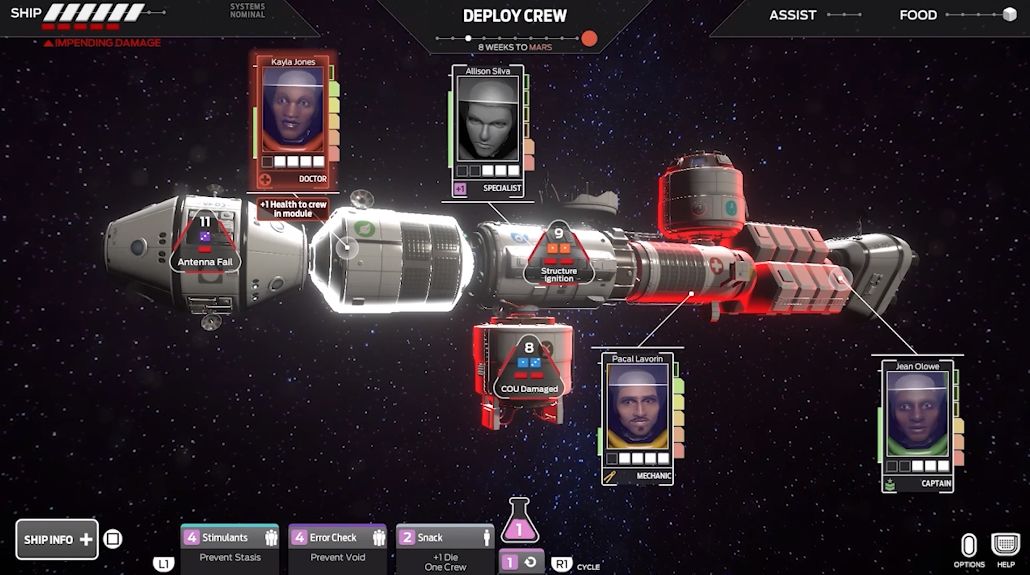Select the Stimulants research card
This screenshot has height=575, width=1030.
coord(229,547)
